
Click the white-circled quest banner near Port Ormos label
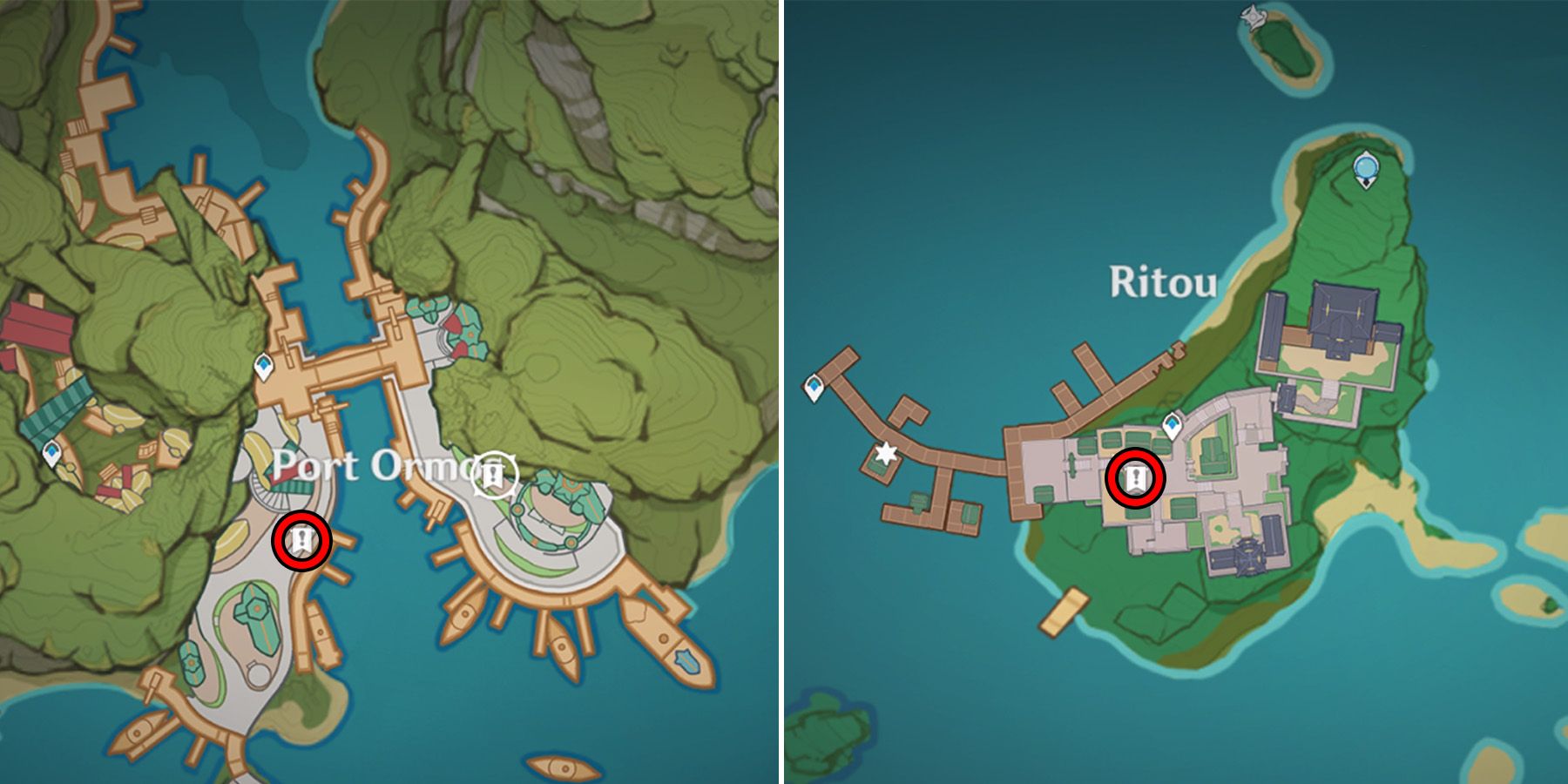[493, 471]
